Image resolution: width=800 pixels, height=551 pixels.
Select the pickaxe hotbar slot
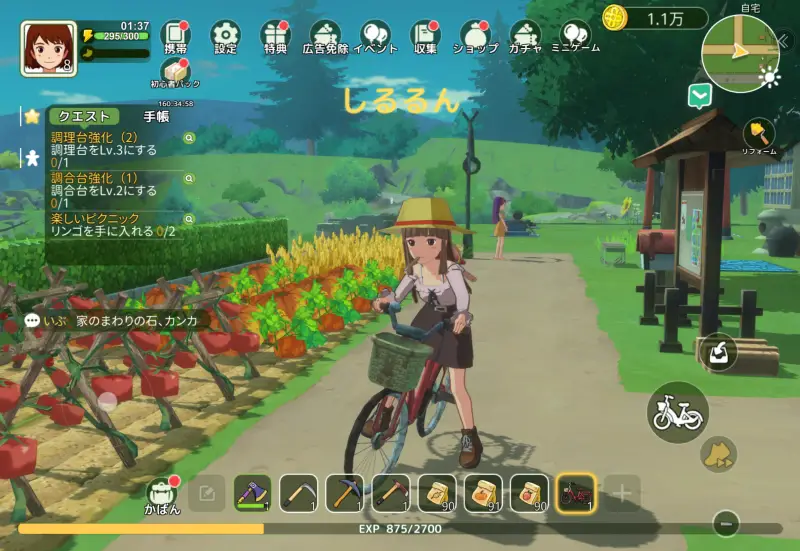click(344, 492)
